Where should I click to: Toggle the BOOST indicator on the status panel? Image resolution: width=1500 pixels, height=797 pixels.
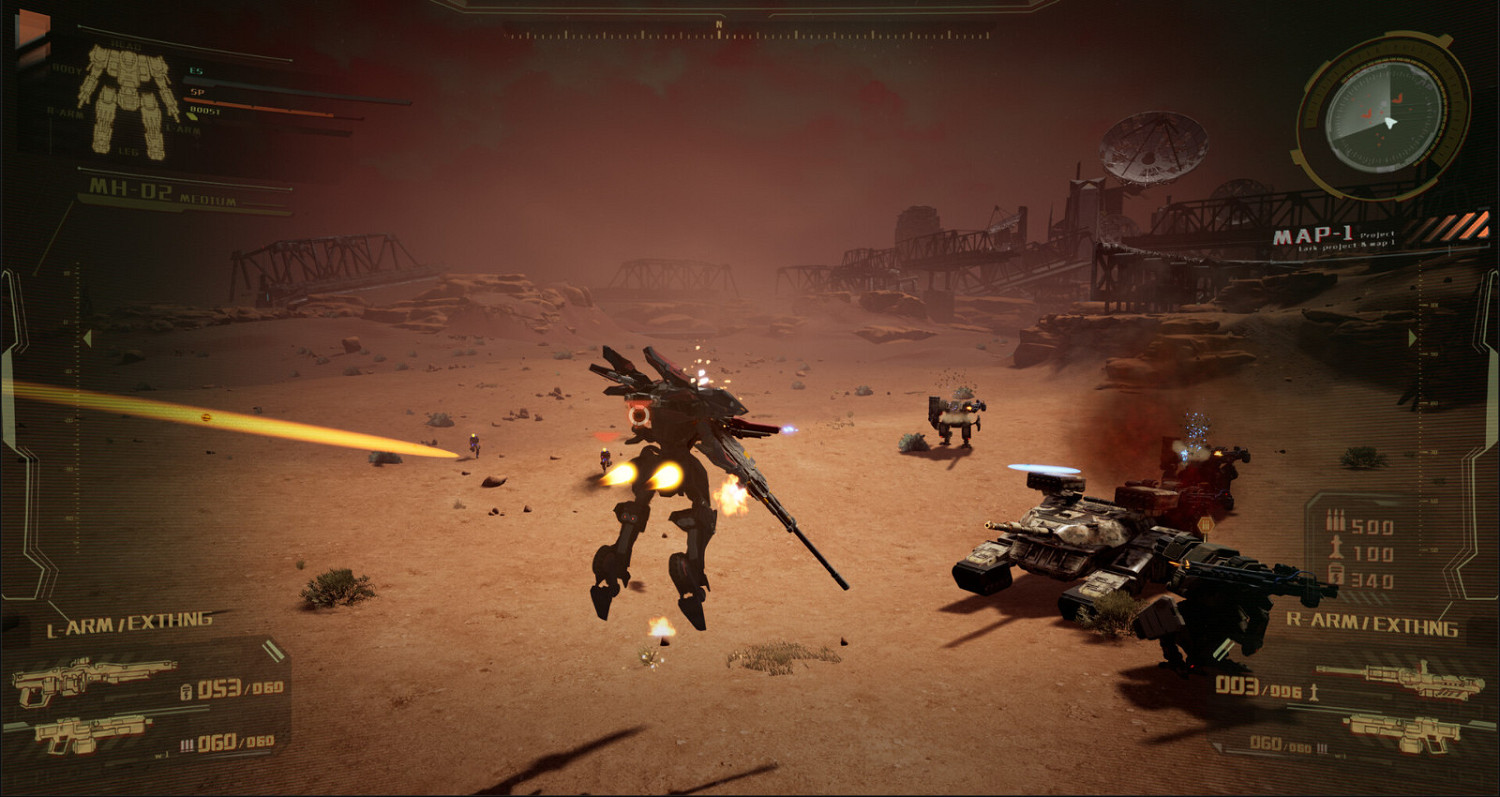pyautogui.click(x=203, y=110)
